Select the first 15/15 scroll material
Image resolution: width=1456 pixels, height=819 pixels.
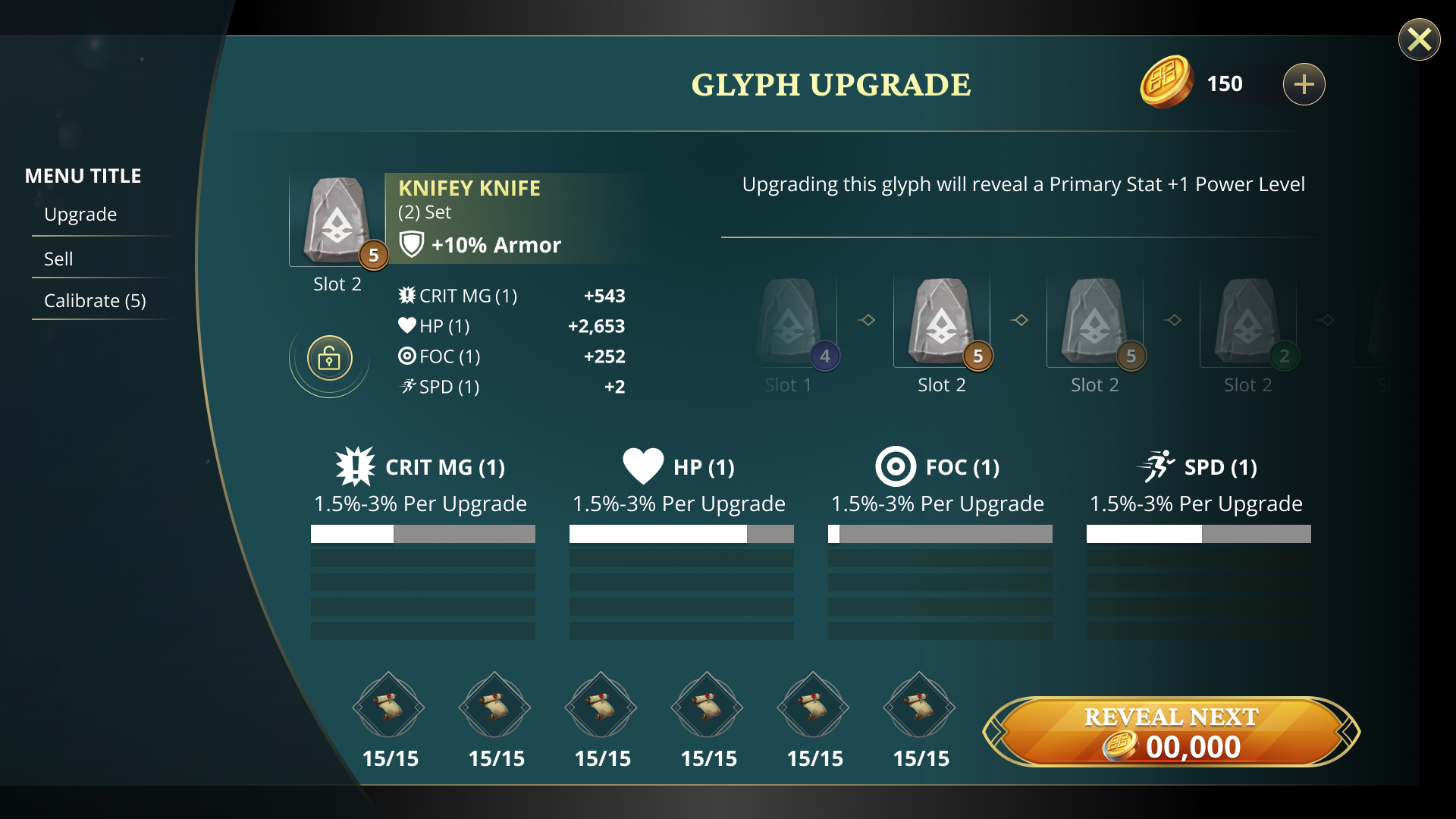click(388, 707)
